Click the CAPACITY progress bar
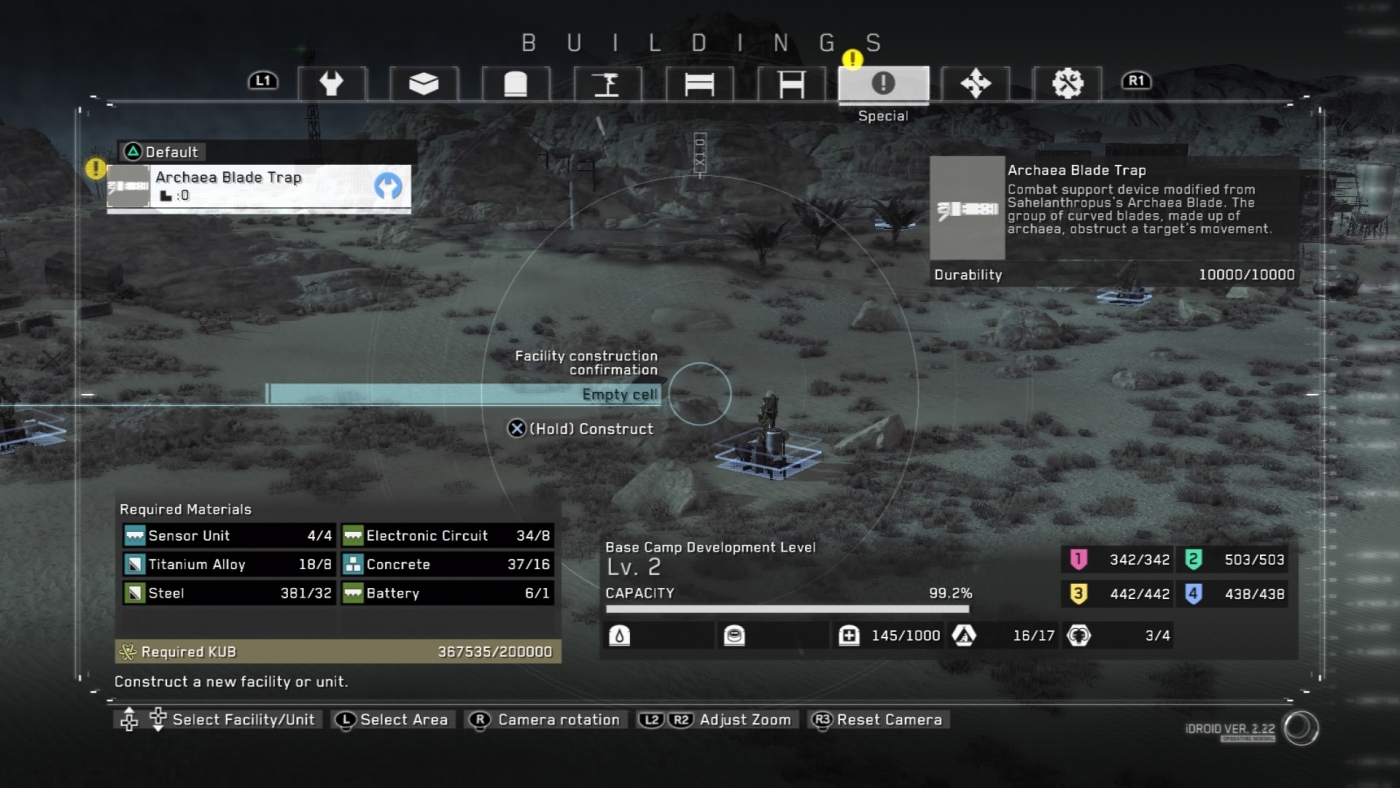The height and width of the screenshot is (788, 1400). point(789,607)
